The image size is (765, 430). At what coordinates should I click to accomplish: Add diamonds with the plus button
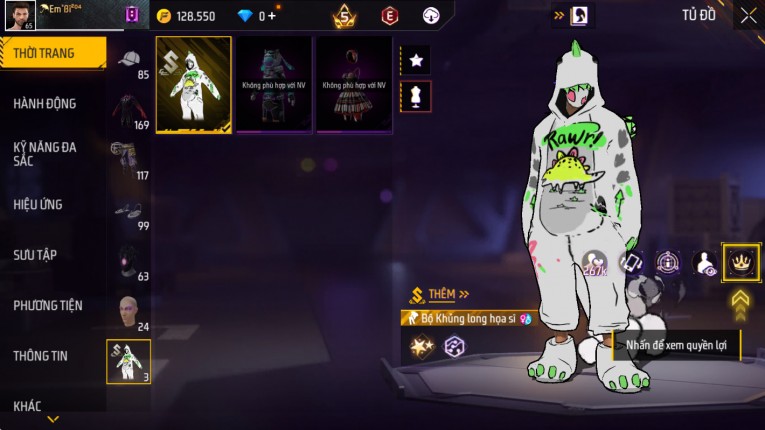272,16
